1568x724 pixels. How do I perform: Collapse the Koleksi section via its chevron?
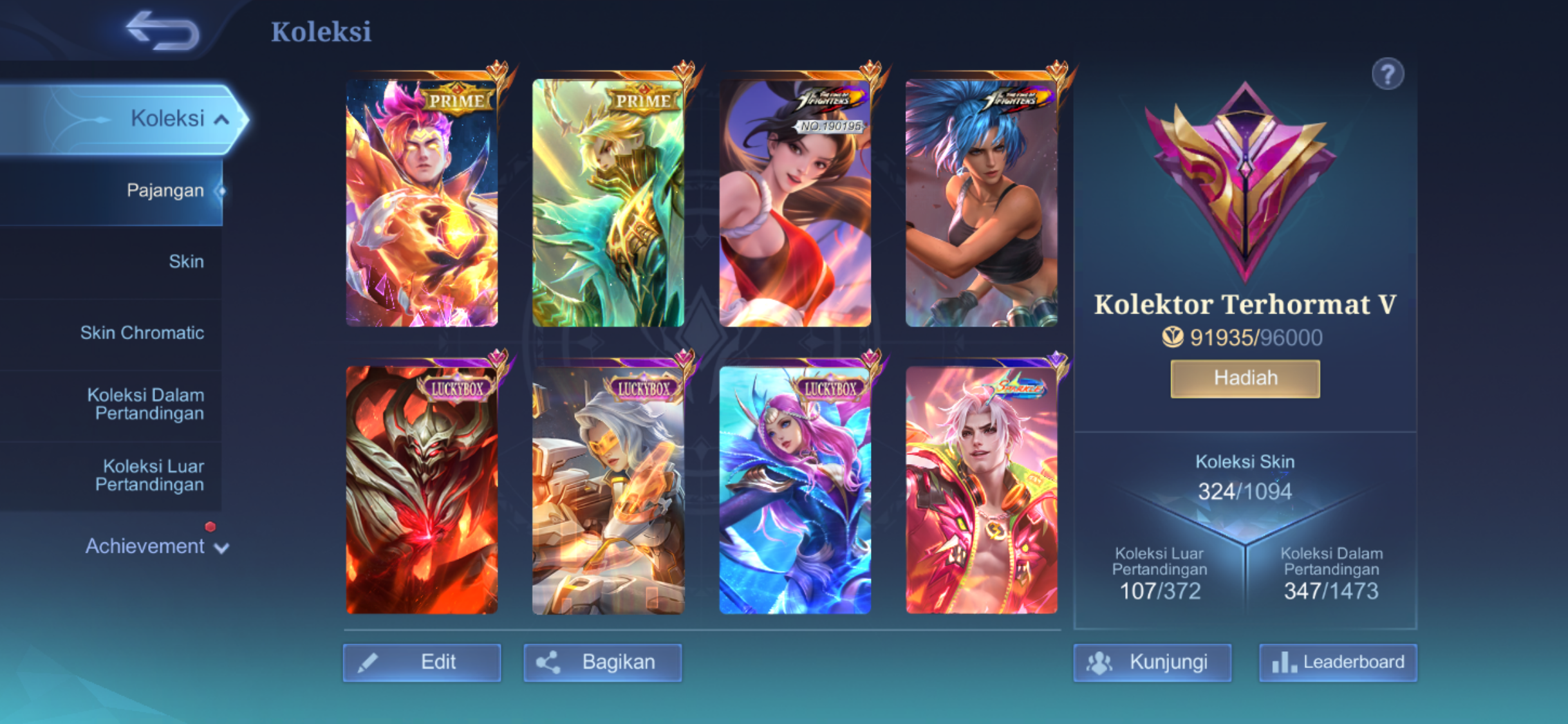point(223,118)
